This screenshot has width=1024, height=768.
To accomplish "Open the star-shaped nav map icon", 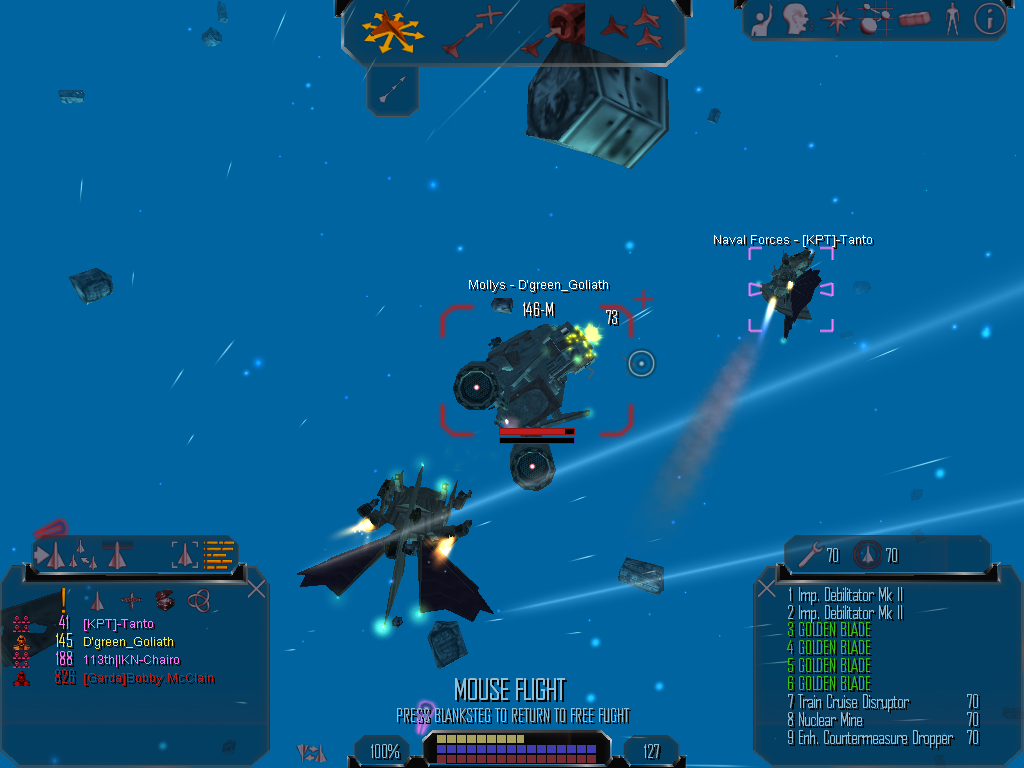I will click(835, 18).
